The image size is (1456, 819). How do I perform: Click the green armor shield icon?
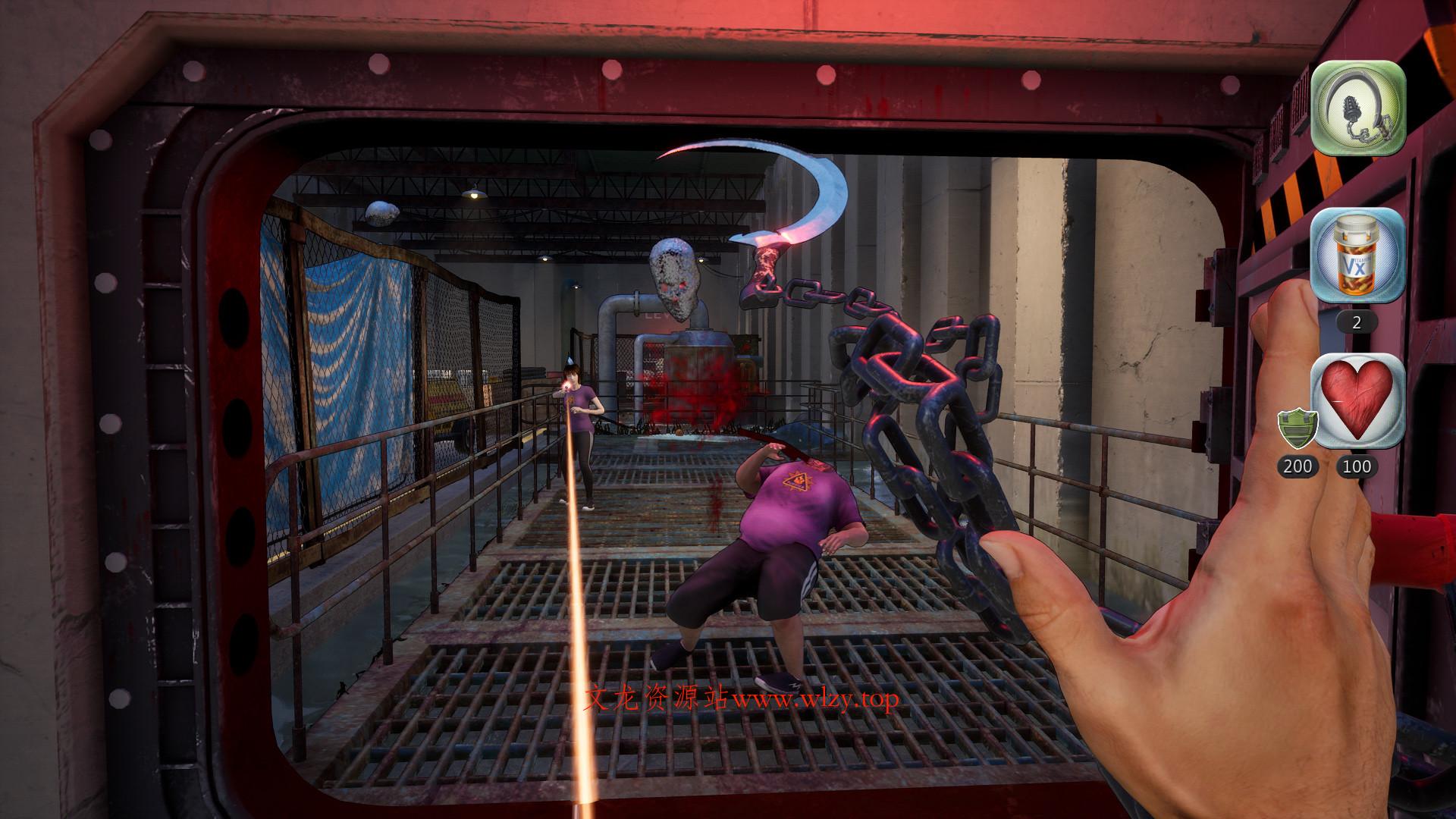tap(1296, 430)
